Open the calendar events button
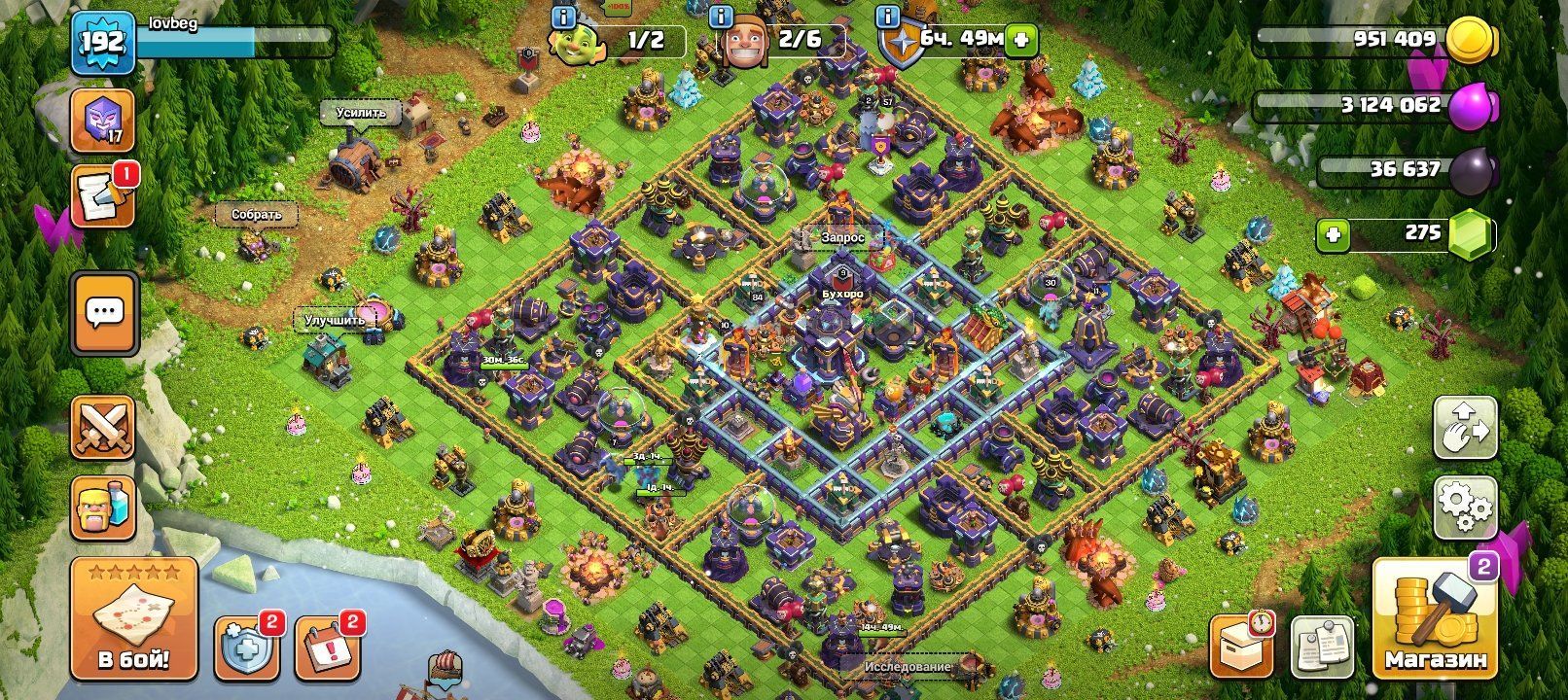1568x700 pixels. click(x=327, y=647)
